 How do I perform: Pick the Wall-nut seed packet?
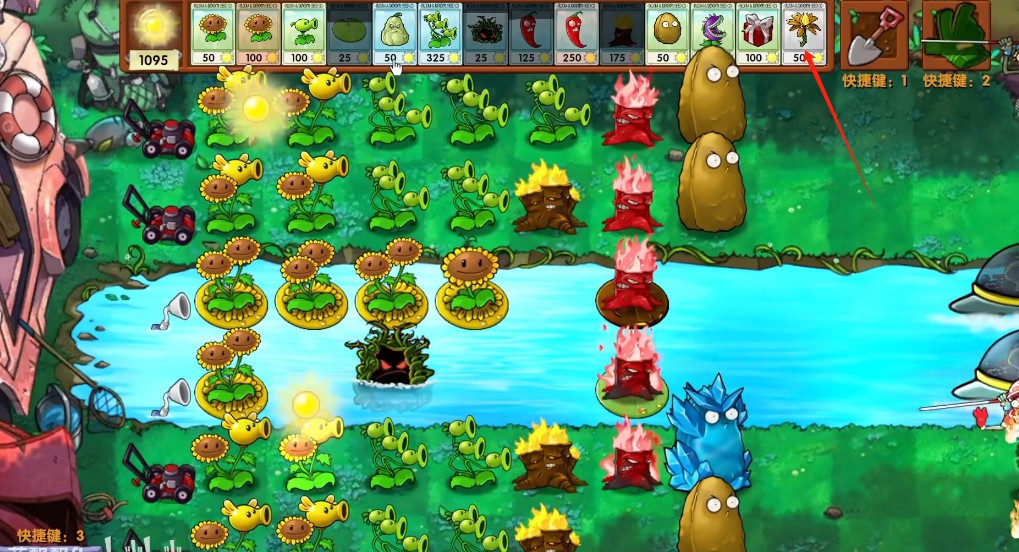(x=666, y=35)
